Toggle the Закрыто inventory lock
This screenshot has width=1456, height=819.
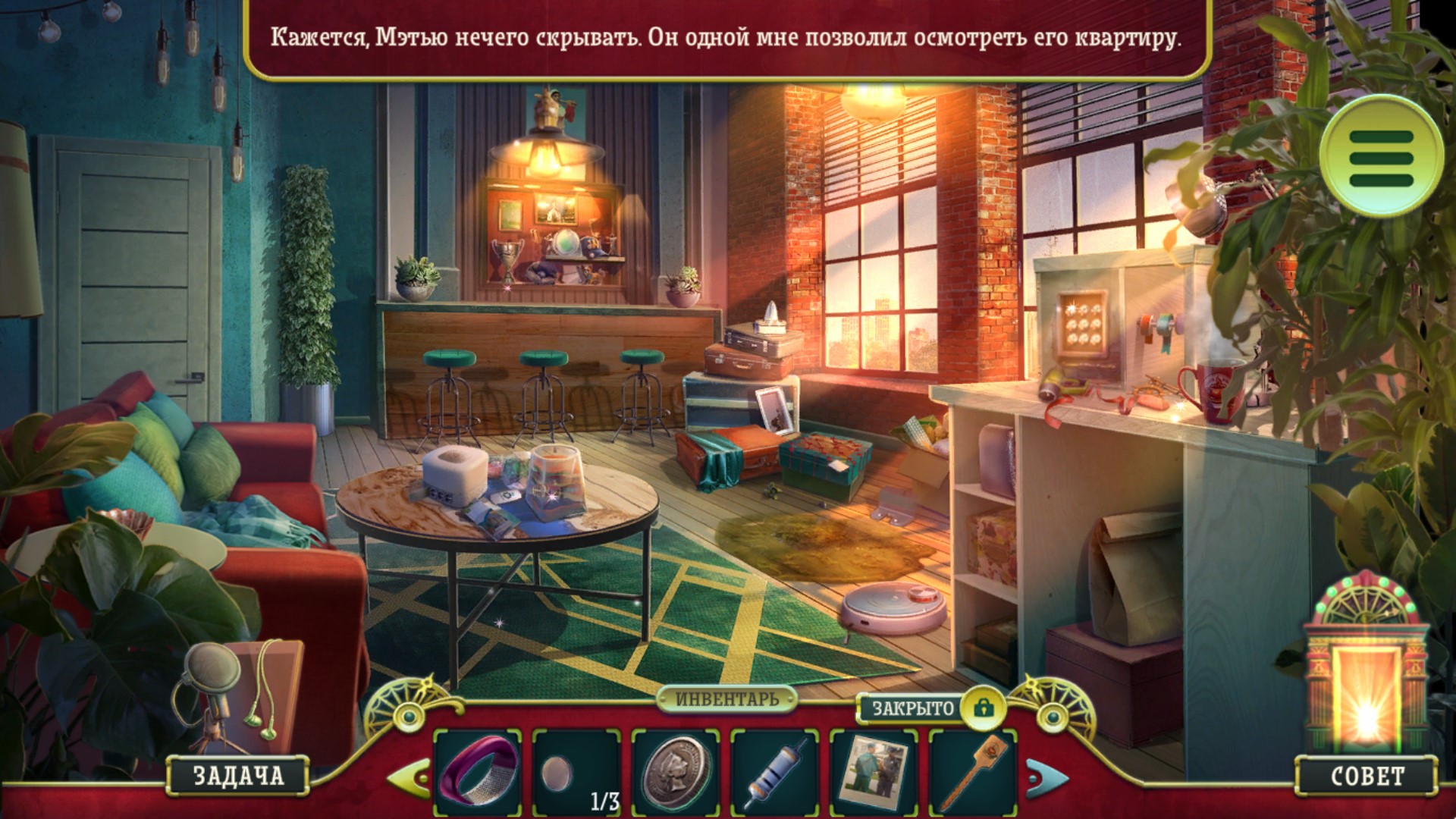[x=983, y=708]
